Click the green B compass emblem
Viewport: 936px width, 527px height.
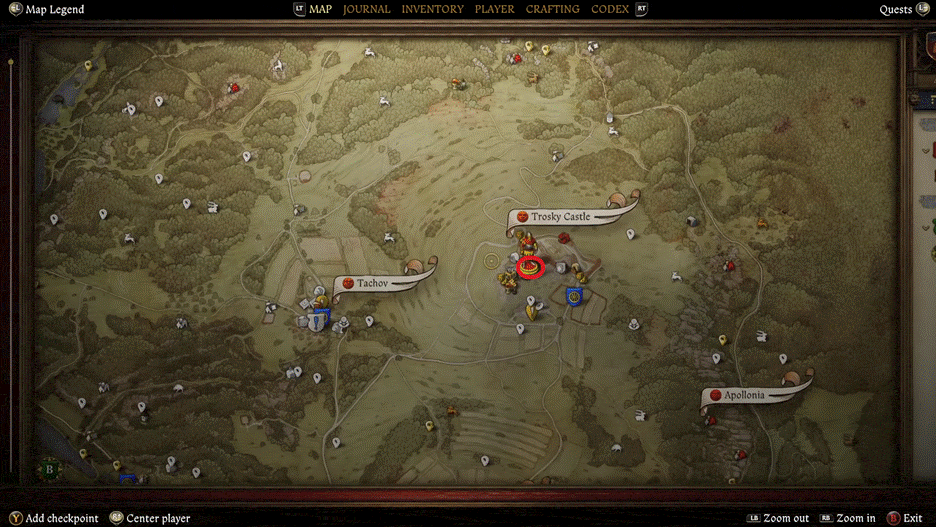49,467
